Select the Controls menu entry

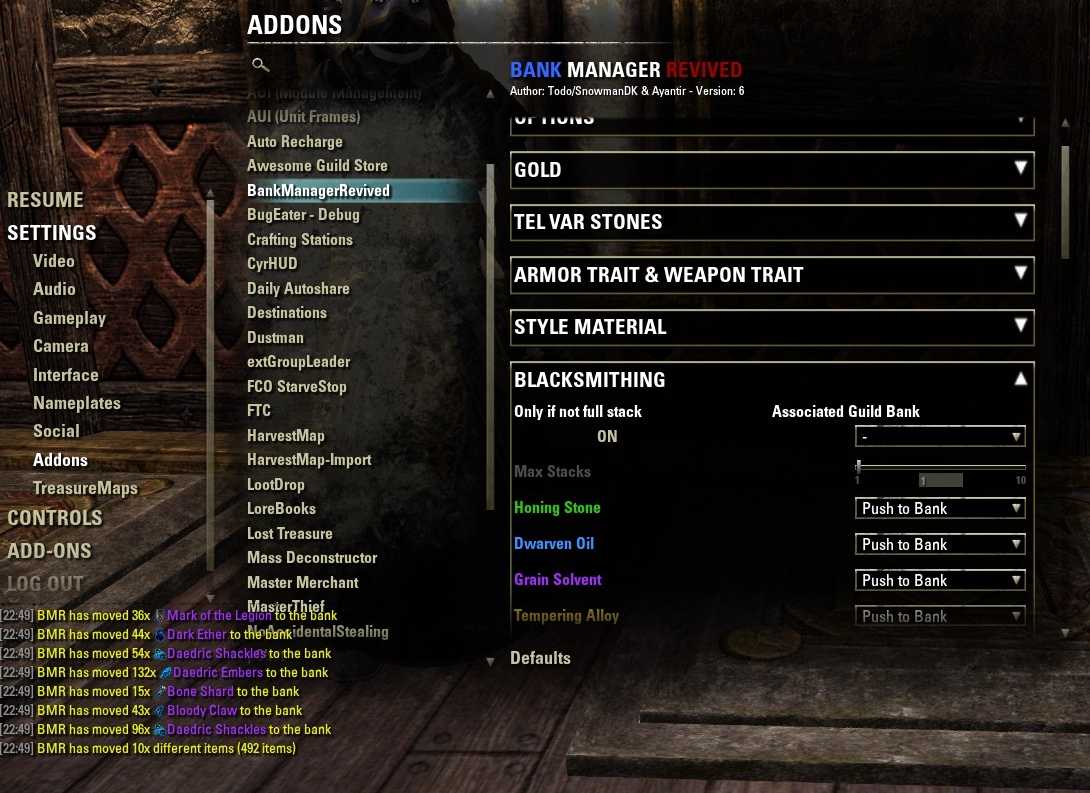click(x=55, y=518)
